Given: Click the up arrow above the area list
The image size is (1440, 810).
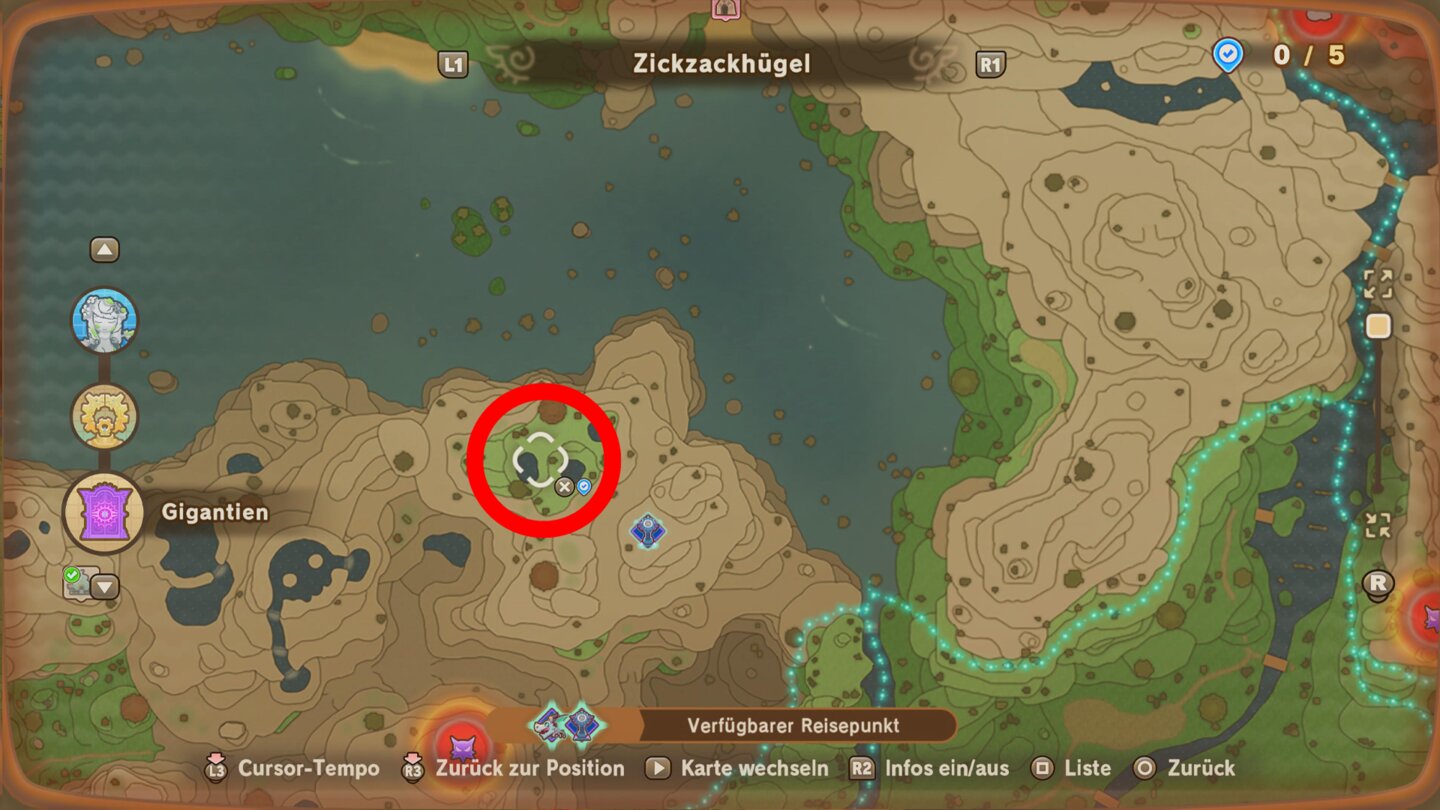Looking at the screenshot, I should click(x=104, y=249).
